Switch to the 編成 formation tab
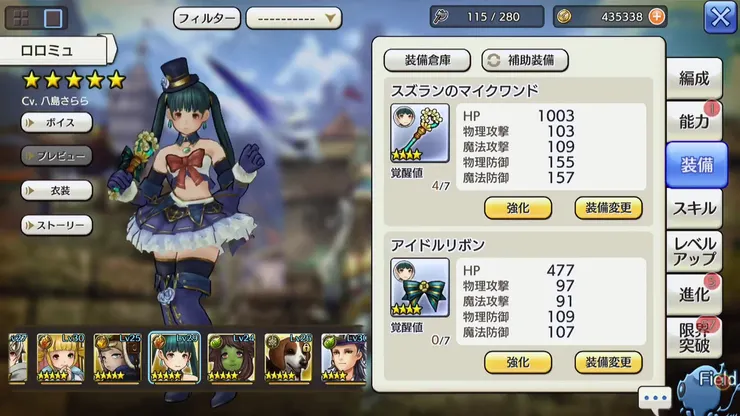 click(695, 78)
